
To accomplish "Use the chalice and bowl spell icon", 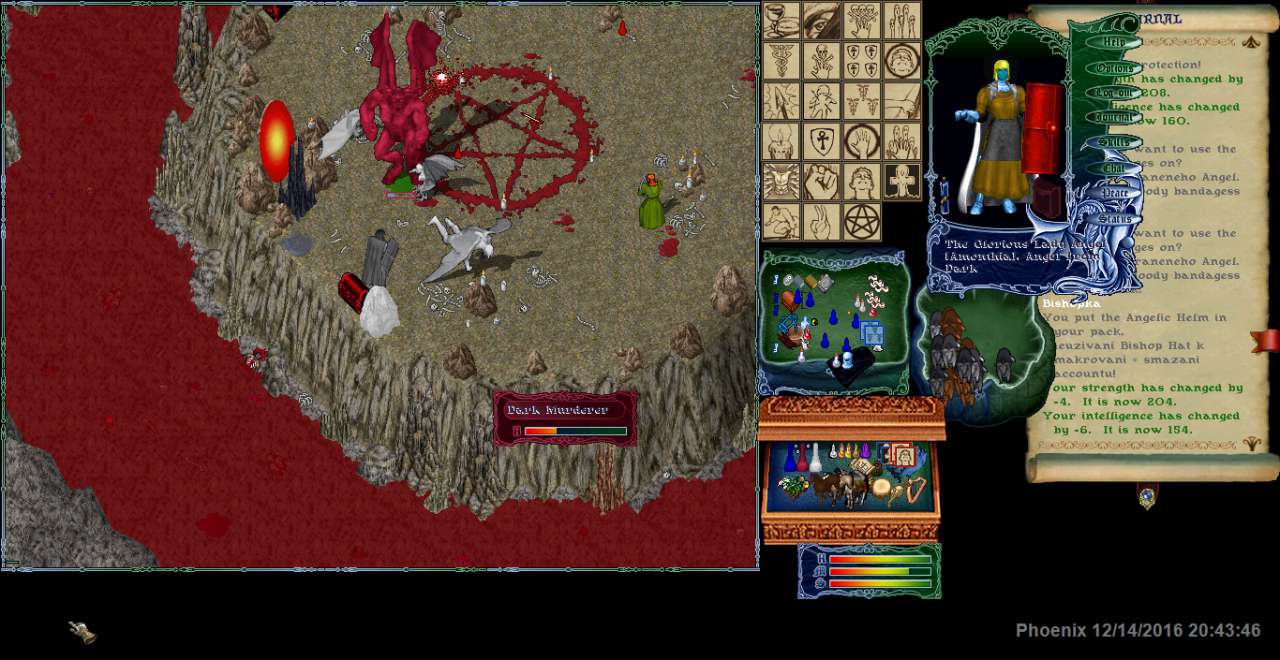I will (782, 20).
